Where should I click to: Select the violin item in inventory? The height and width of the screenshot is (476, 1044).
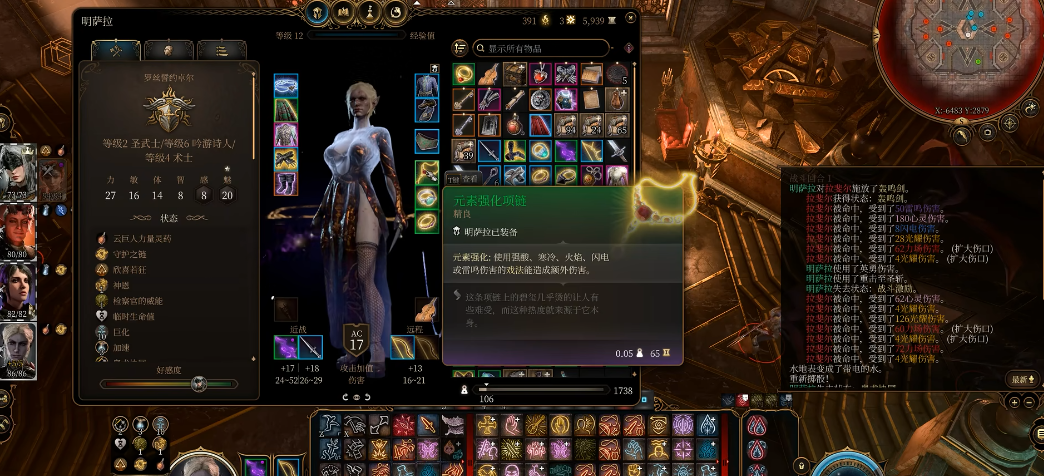coord(489,74)
